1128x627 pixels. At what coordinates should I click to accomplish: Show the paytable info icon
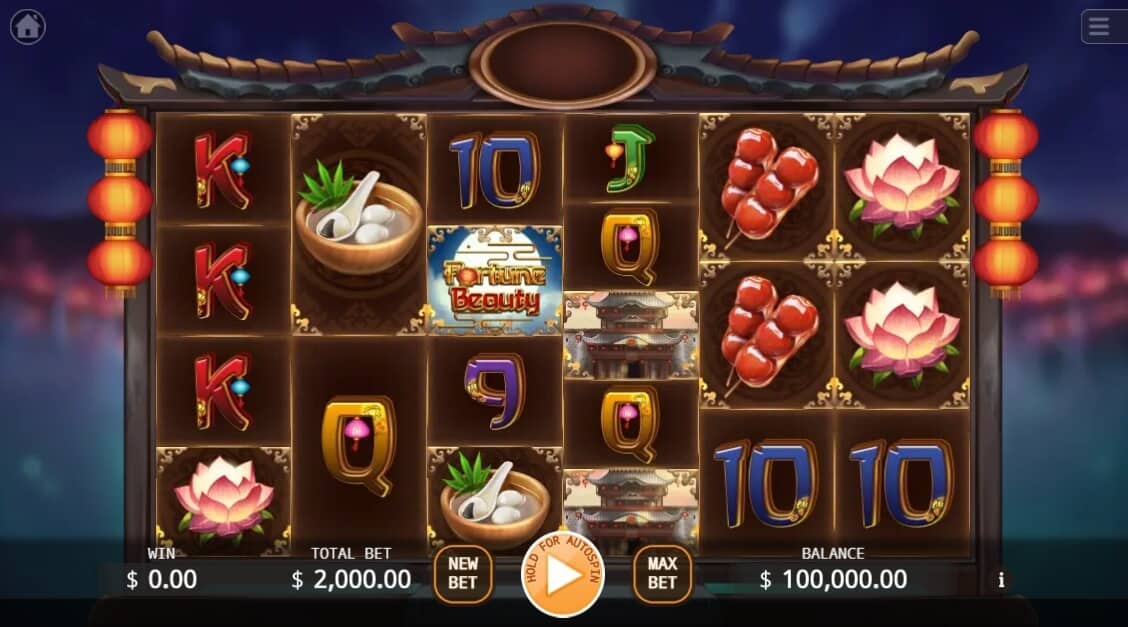pos(1000,580)
